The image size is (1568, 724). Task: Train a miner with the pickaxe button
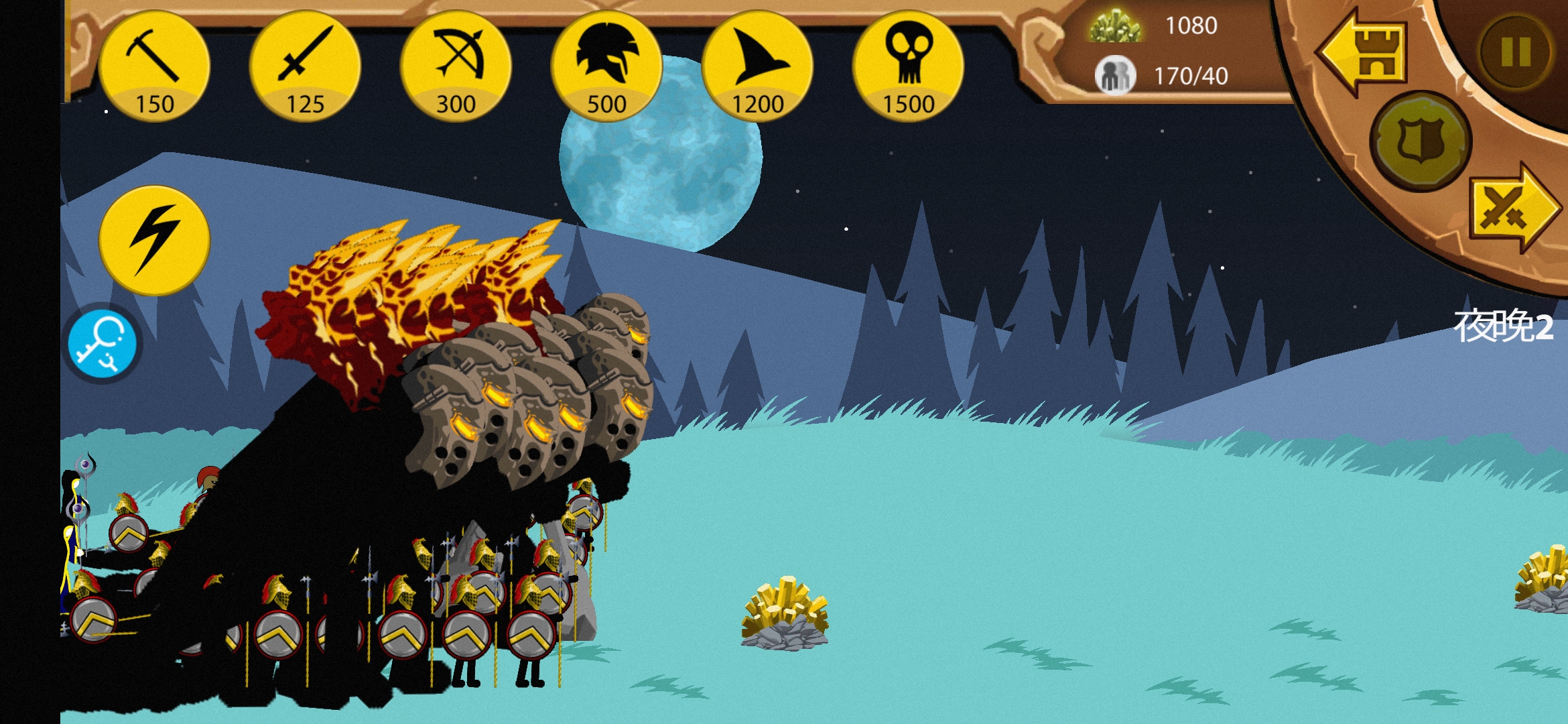(154, 66)
